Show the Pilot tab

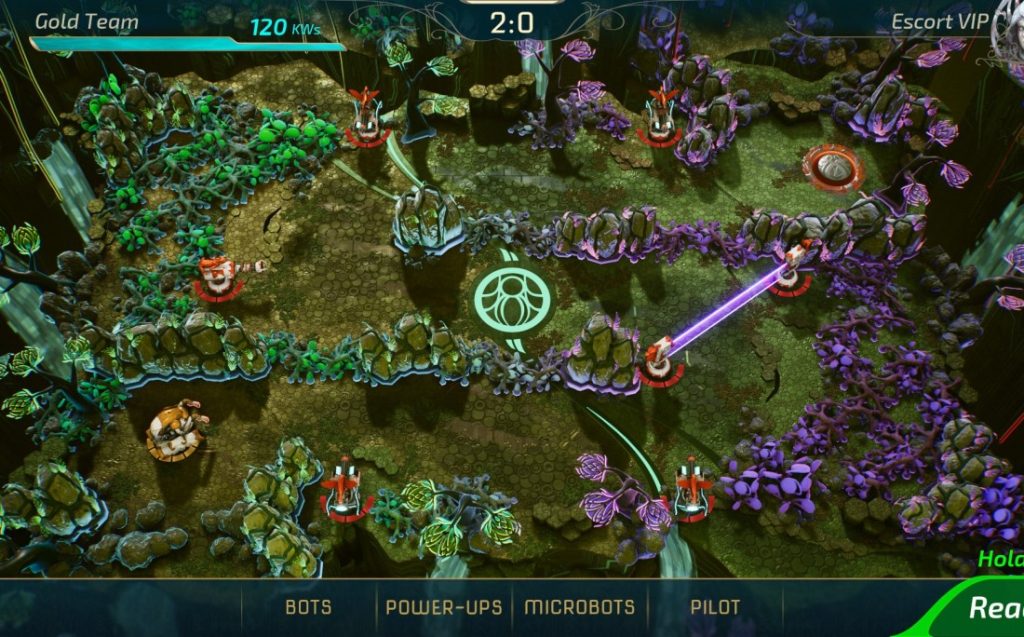click(715, 607)
